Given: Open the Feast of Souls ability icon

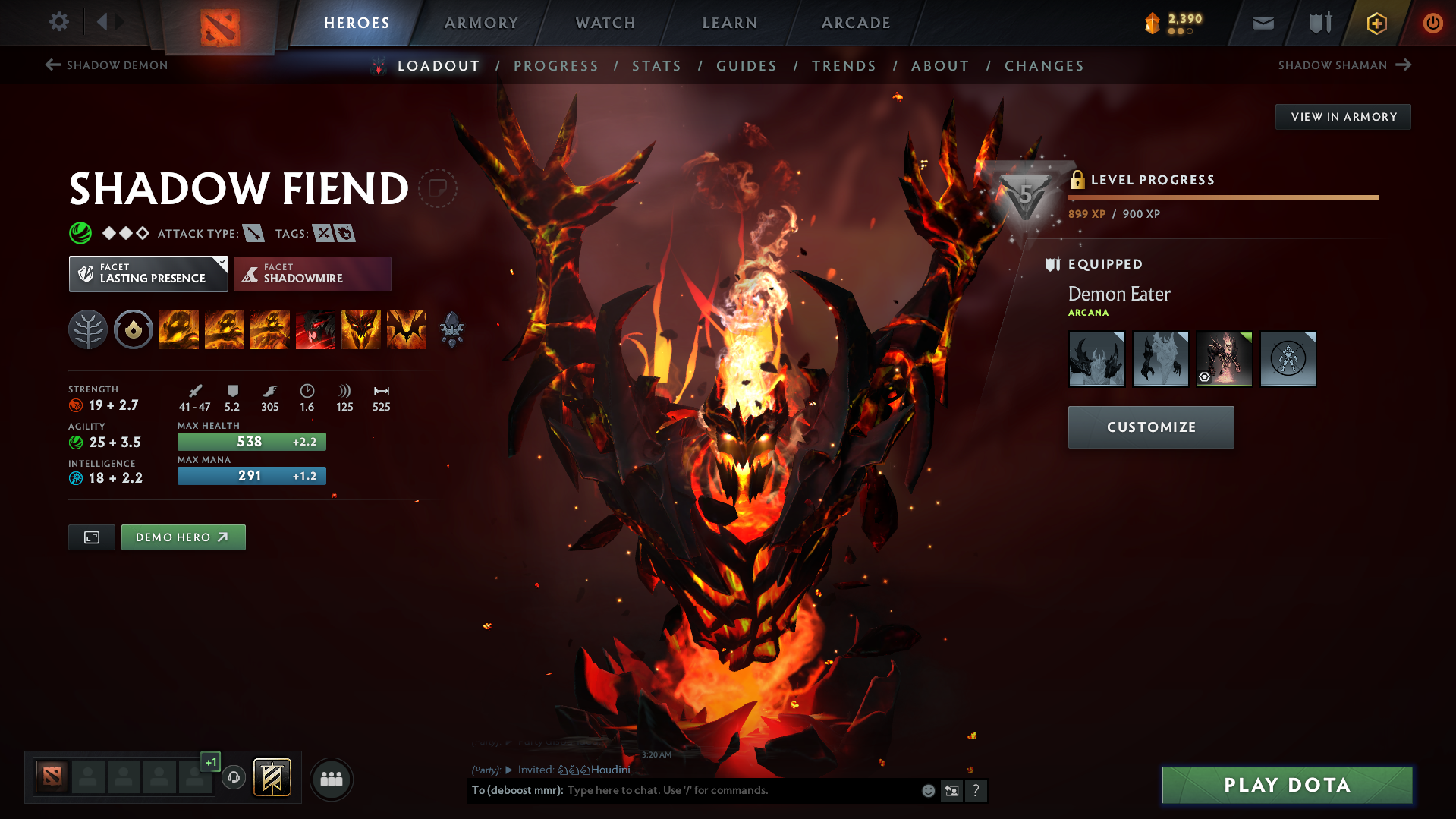Looking at the screenshot, I should (x=316, y=329).
